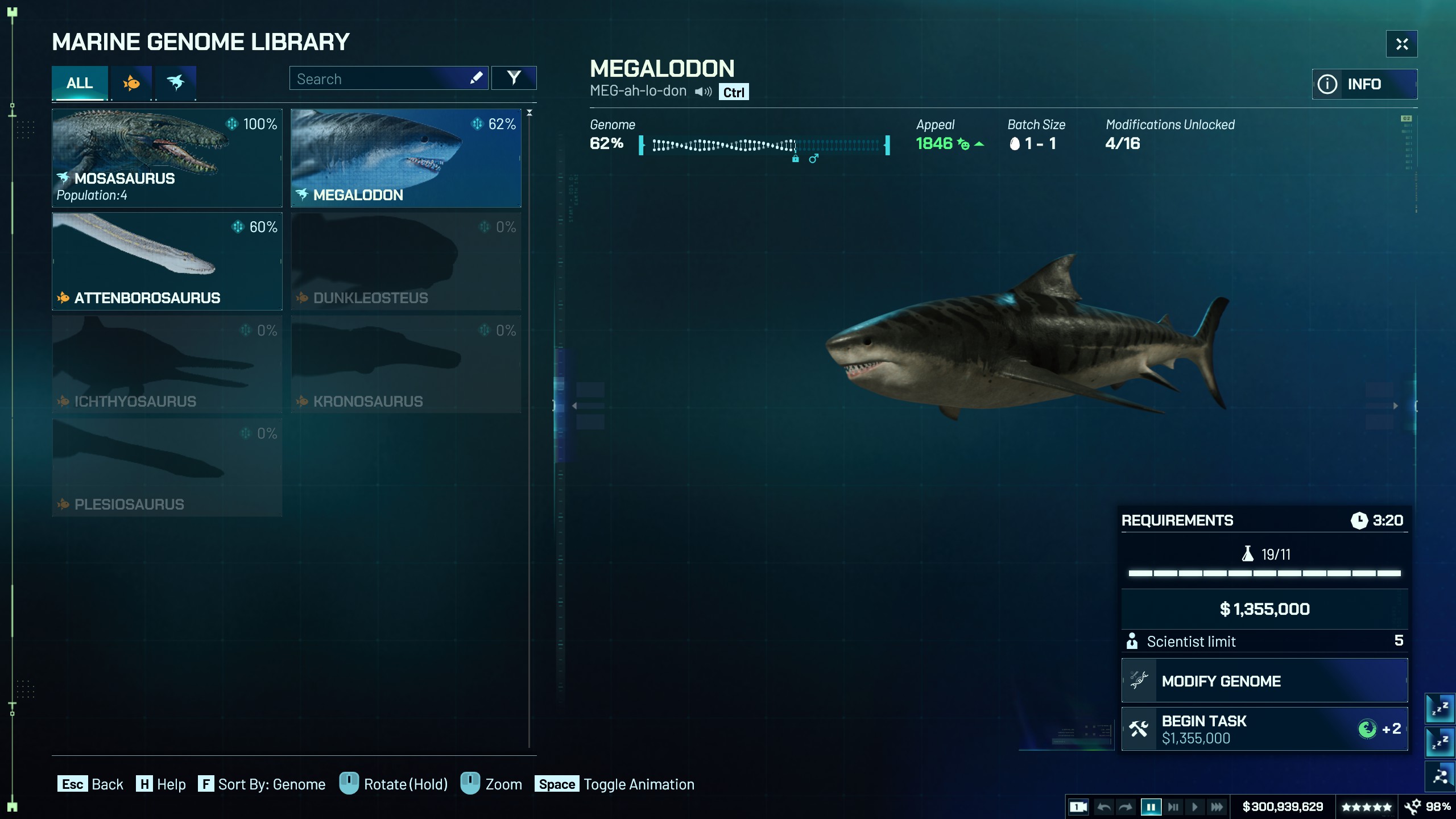Open the funnel filter options
This screenshot has height=819, width=1456.
(514, 78)
